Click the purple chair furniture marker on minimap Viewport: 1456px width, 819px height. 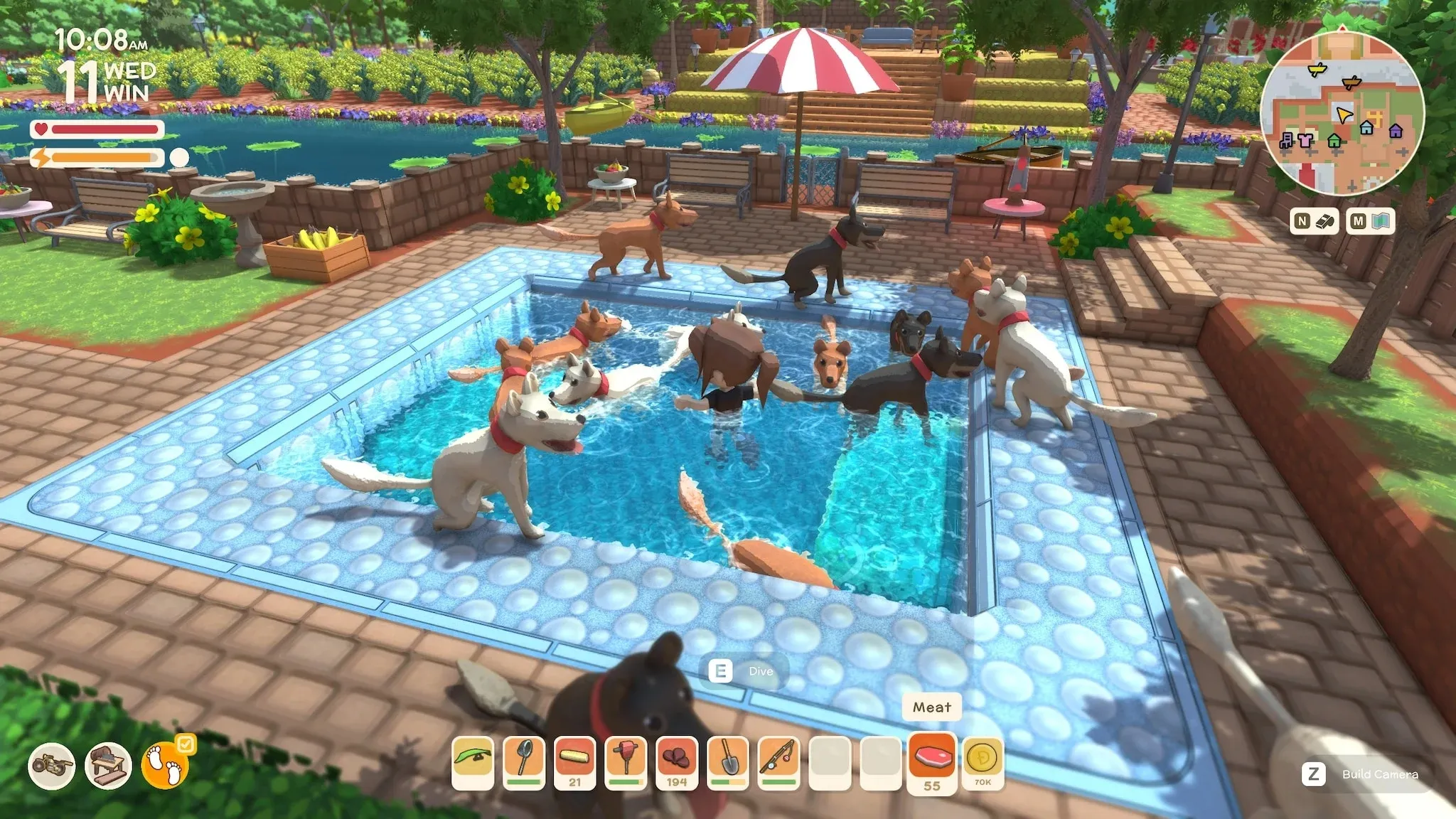(x=1287, y=140)
